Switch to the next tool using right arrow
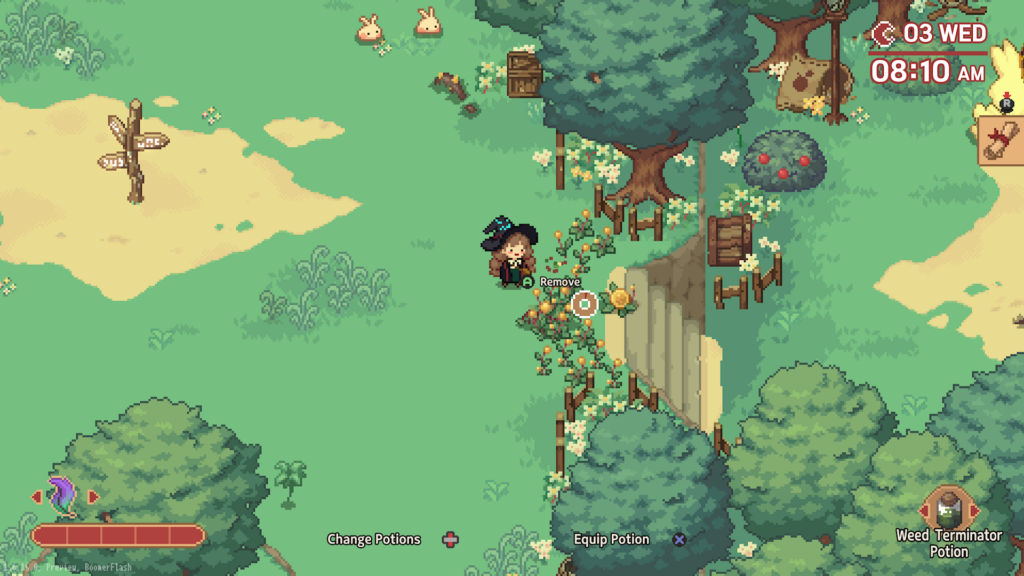Image resolution: width=1024 pixels, height=576 pixels. 93,497
